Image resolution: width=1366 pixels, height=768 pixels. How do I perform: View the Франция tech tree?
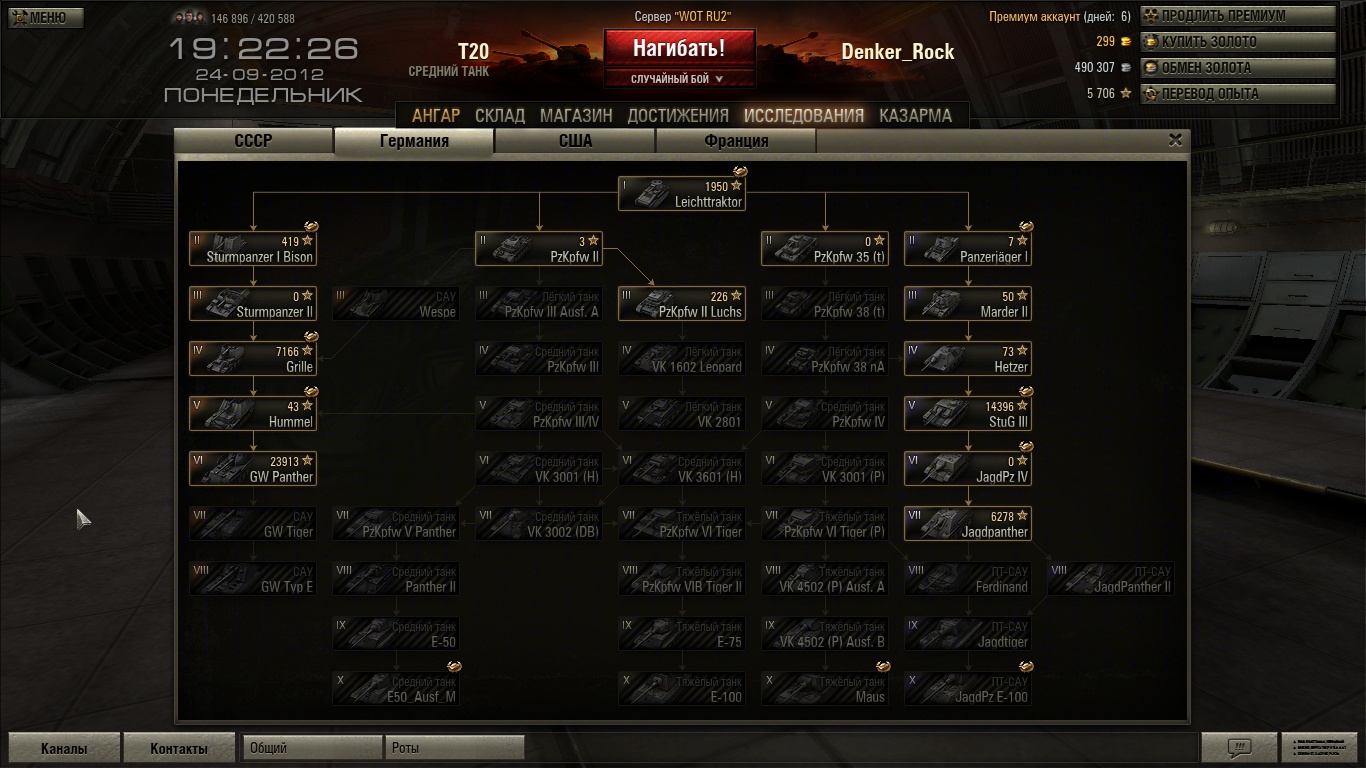click(x=736, y=141)
